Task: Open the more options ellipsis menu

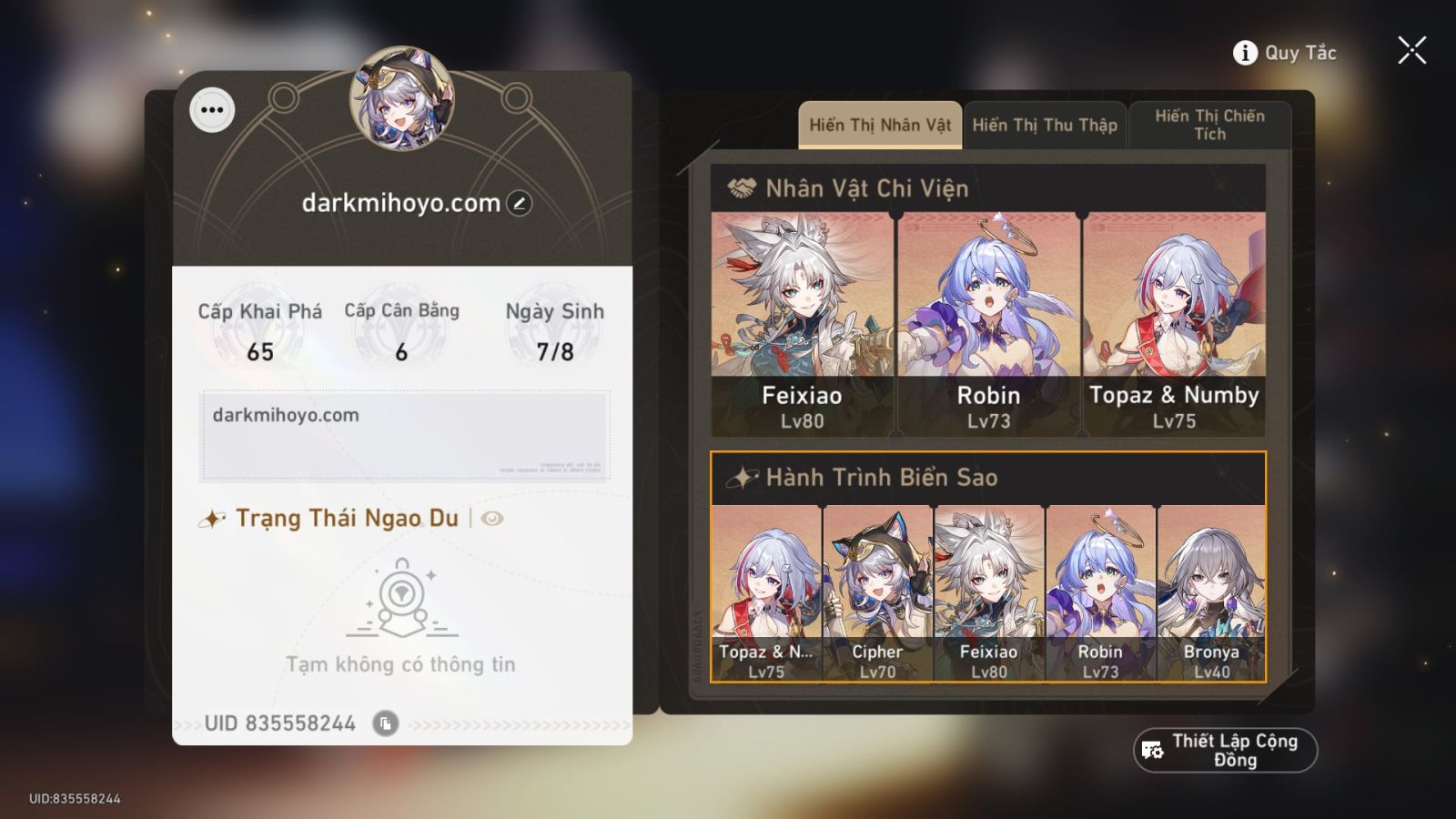Action: coord(214,110)
